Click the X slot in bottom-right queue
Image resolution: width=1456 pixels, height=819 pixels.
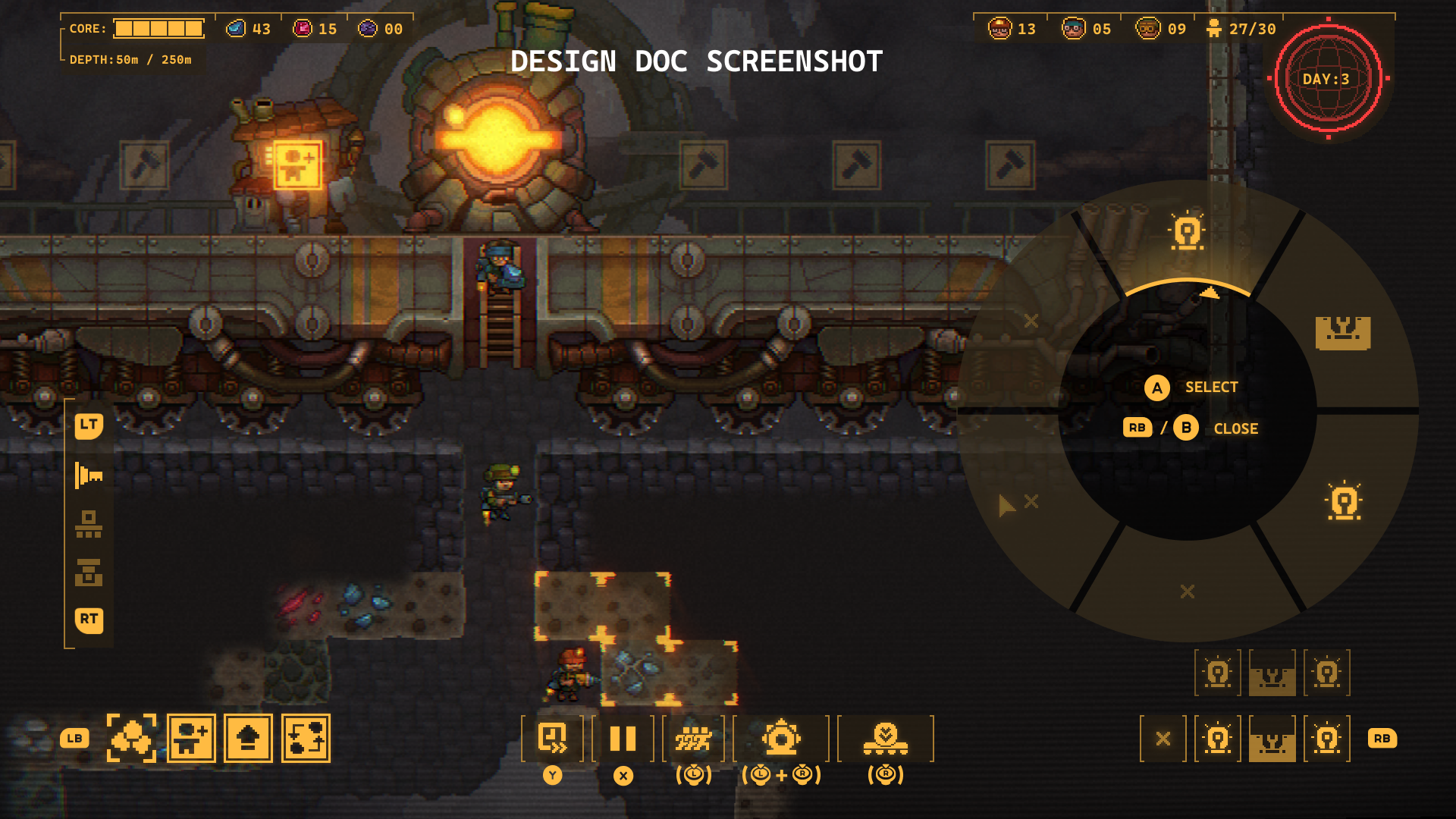click(x=1163, y=739)
